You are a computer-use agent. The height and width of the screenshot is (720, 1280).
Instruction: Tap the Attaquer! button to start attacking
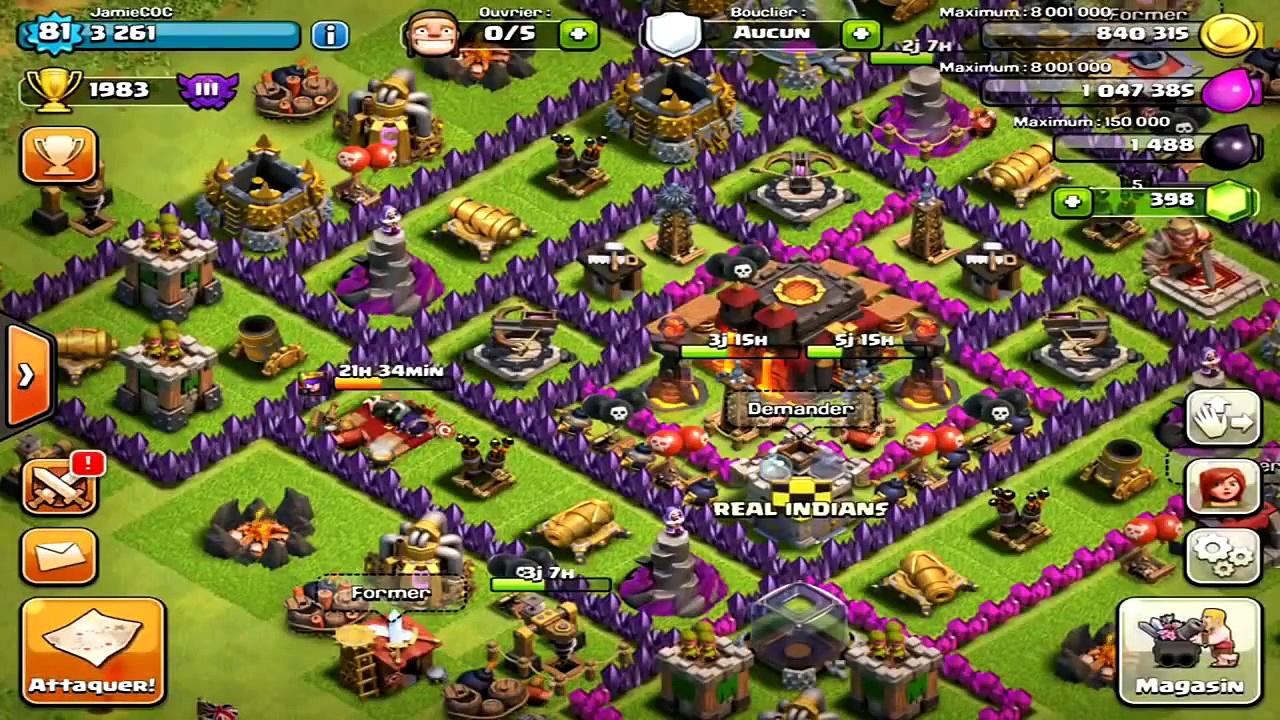pyautogui.click(x=92, y=650)
